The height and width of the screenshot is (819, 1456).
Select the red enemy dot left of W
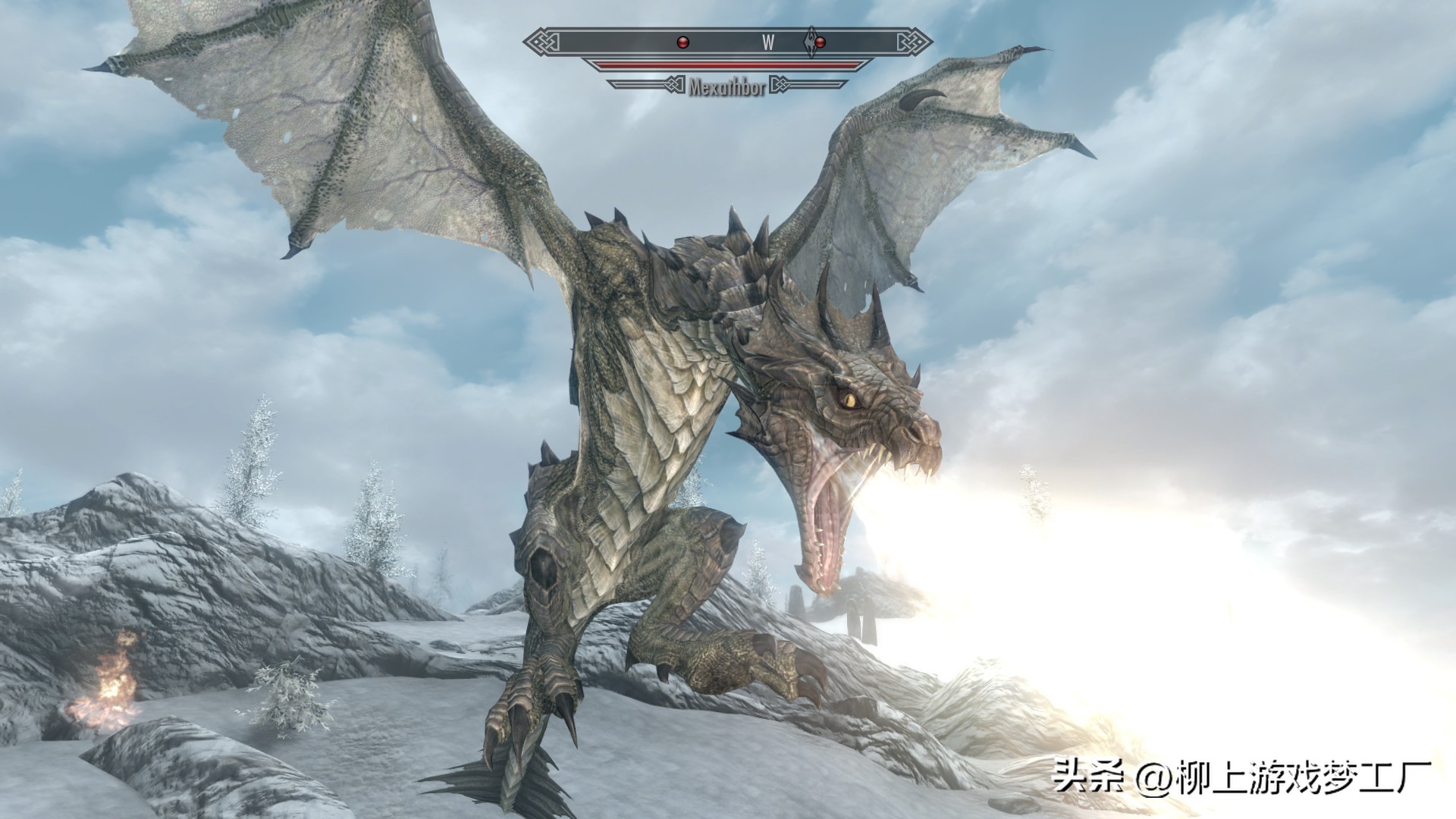pos(682,42)
